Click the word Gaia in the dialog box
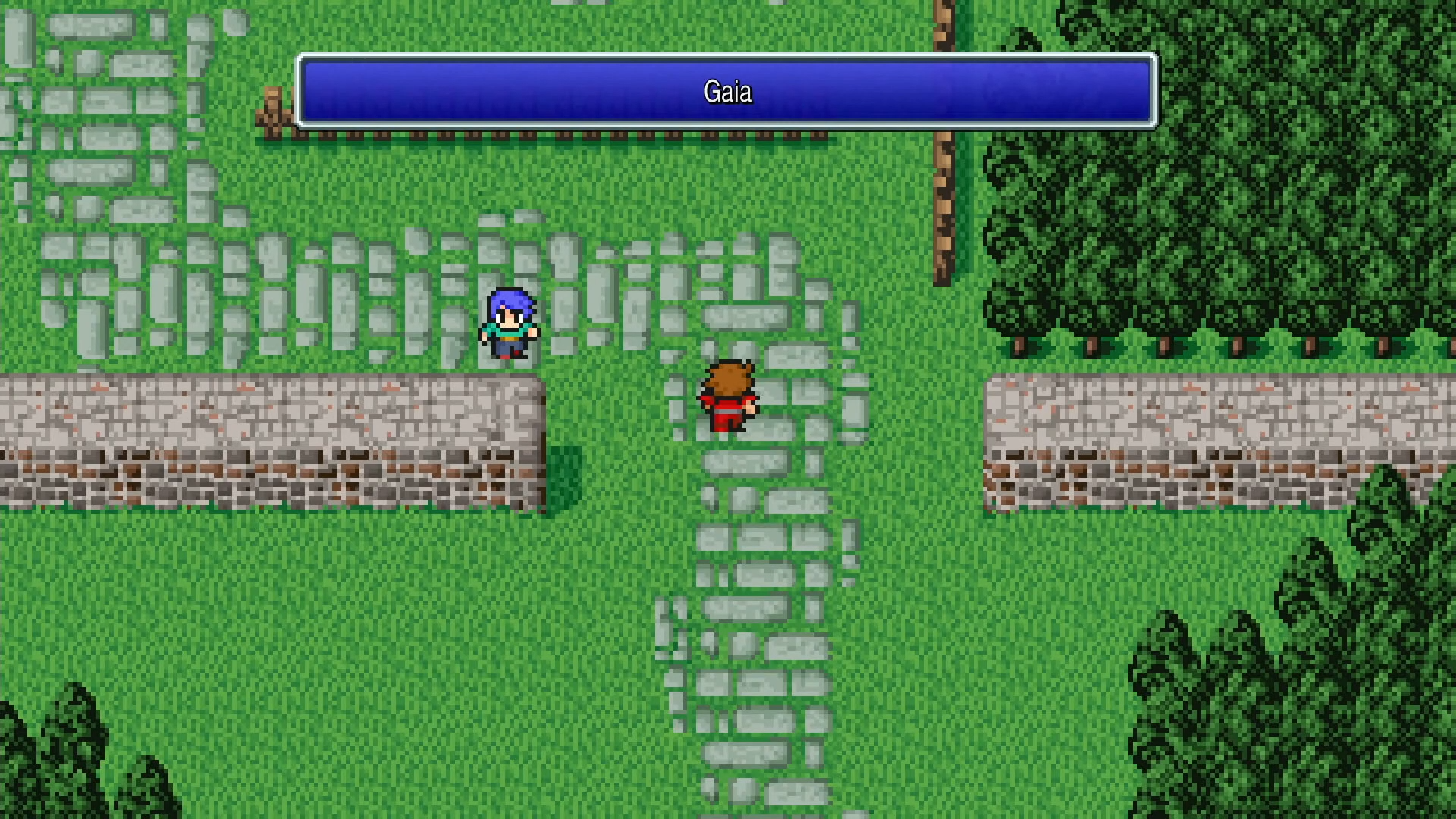Viewport: 1456px width, 819px height. point(726,93)
